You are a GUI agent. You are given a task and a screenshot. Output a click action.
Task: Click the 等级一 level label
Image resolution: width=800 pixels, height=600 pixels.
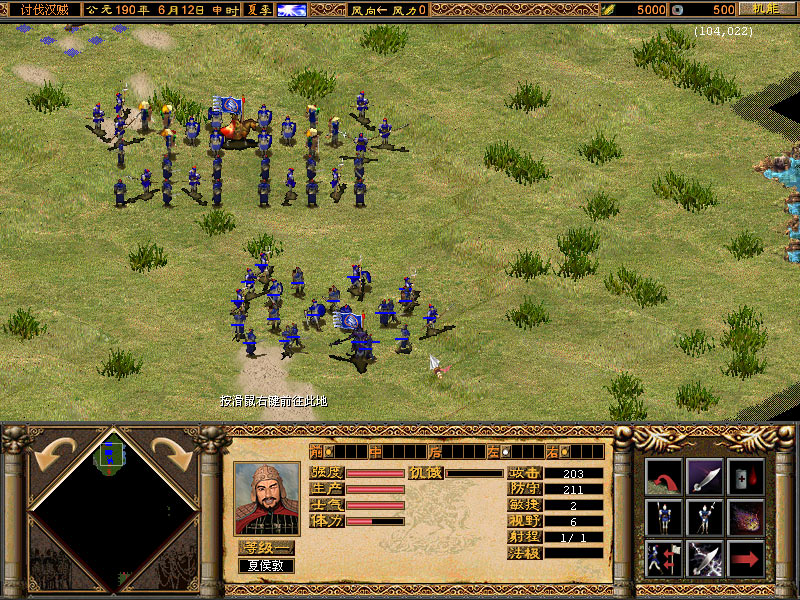click(266, 547)
